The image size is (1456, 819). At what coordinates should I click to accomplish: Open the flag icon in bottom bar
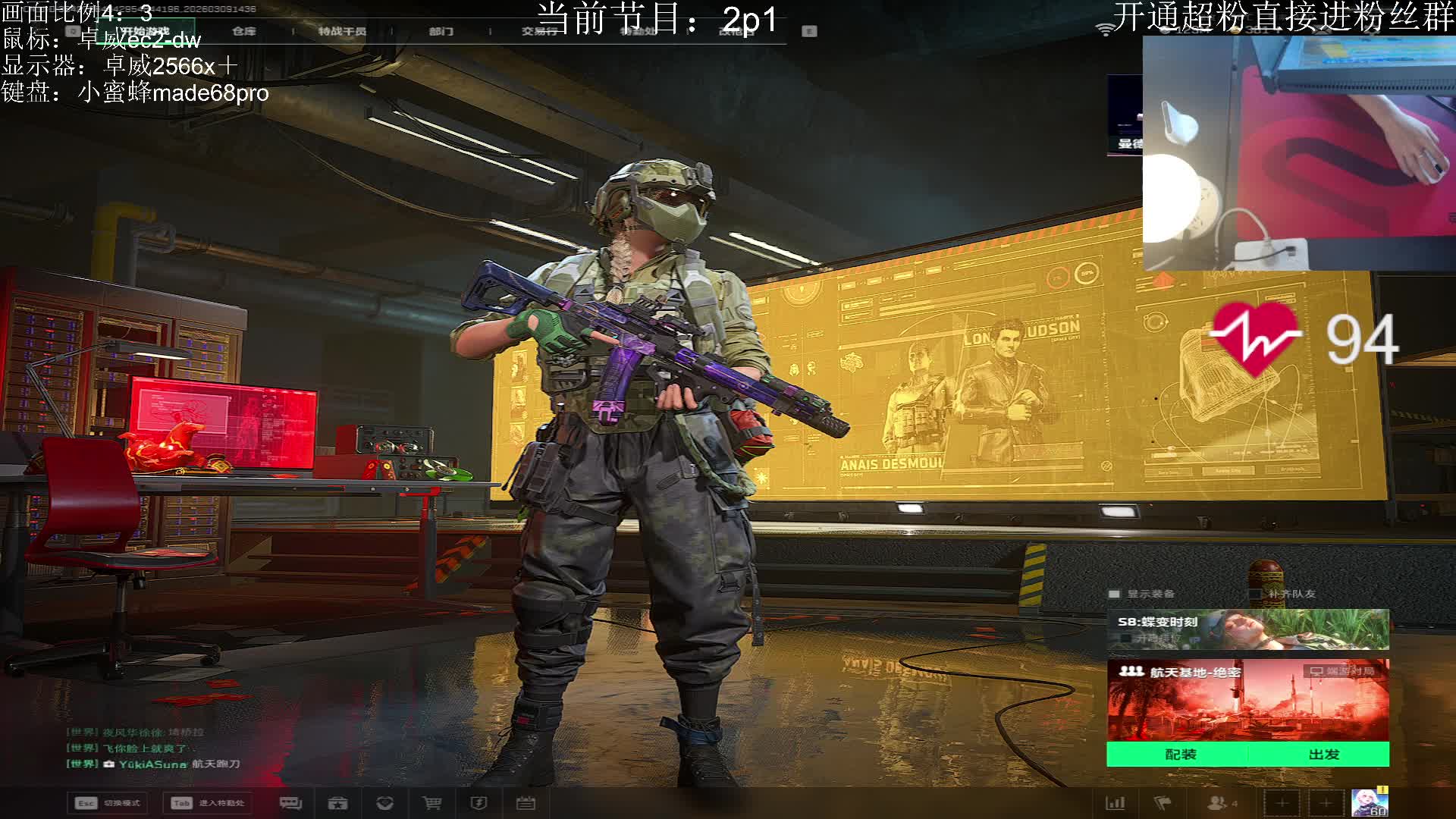click(x=1163, y=803)
